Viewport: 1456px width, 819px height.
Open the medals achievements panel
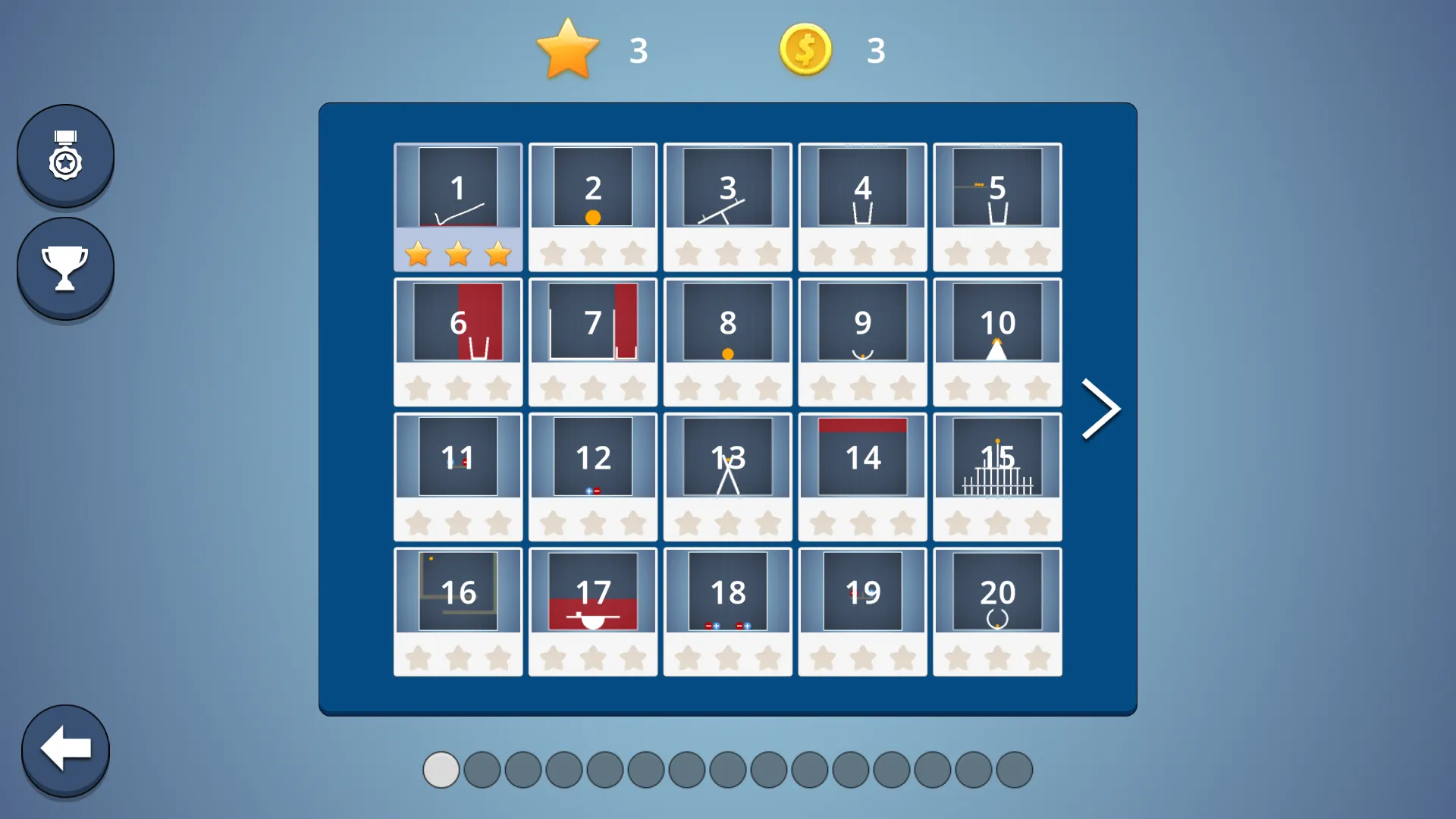(65, 154)
